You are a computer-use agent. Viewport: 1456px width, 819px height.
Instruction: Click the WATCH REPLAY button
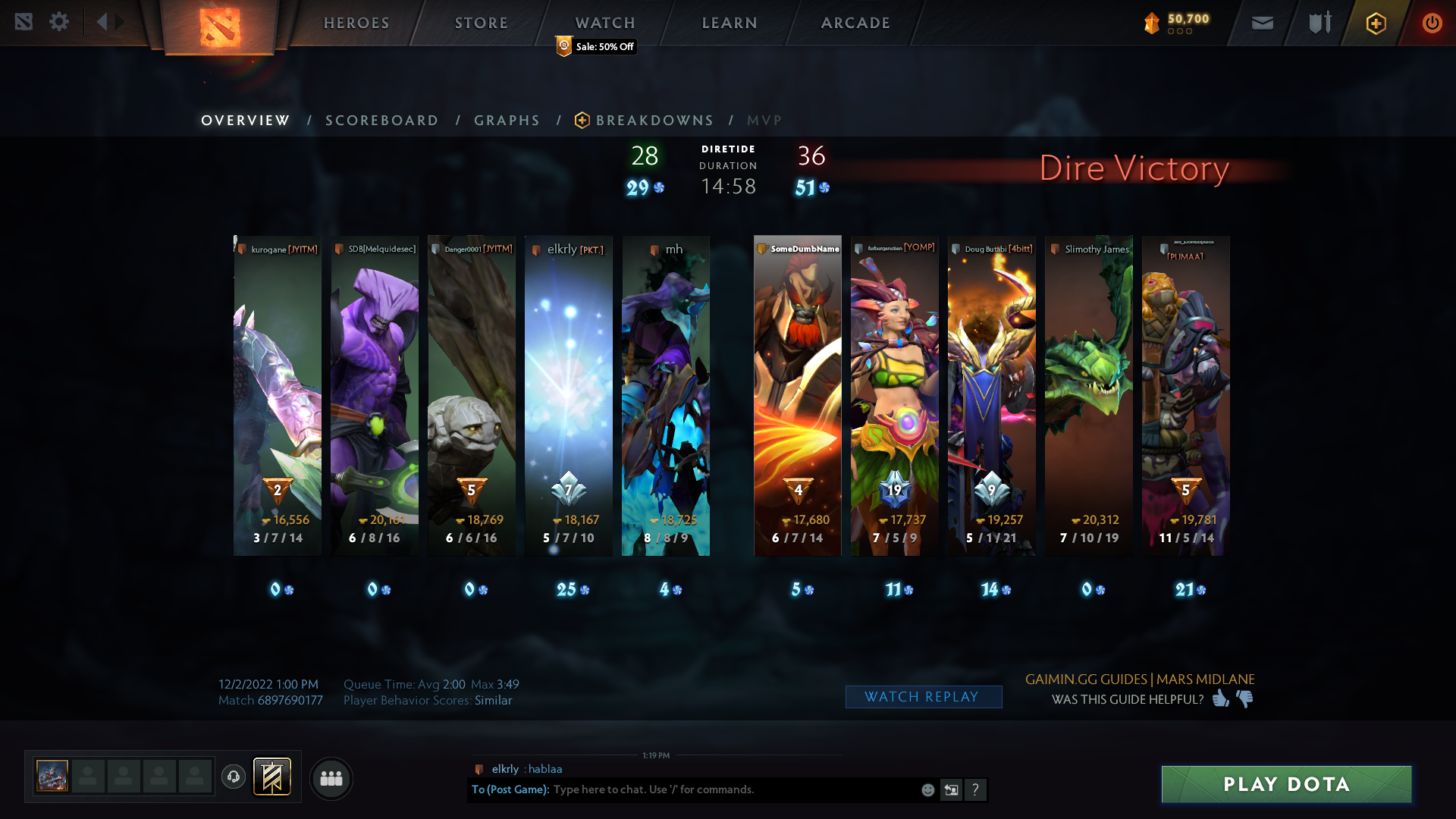924,696
